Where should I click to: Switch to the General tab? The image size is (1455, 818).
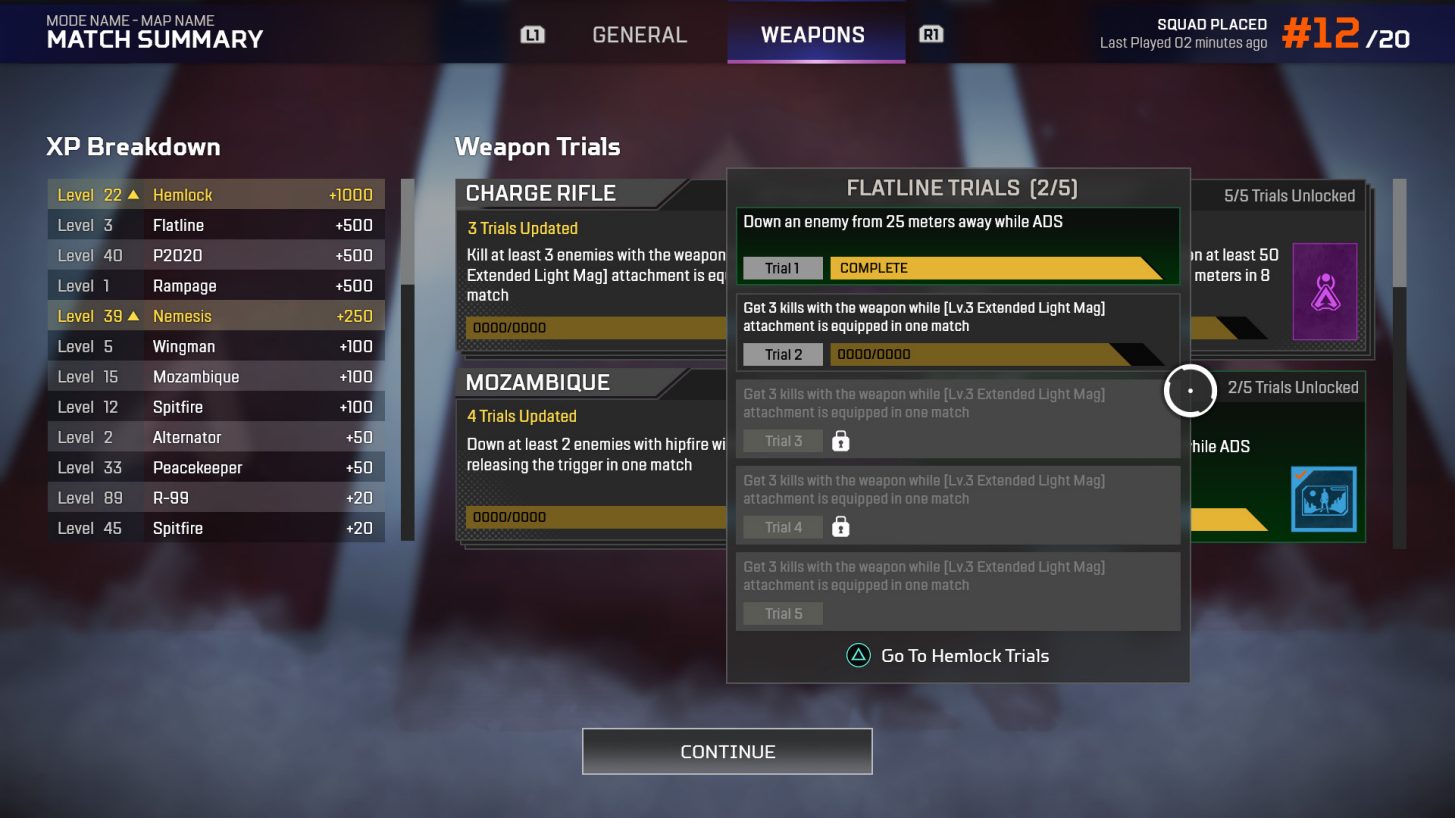point(639,35)
